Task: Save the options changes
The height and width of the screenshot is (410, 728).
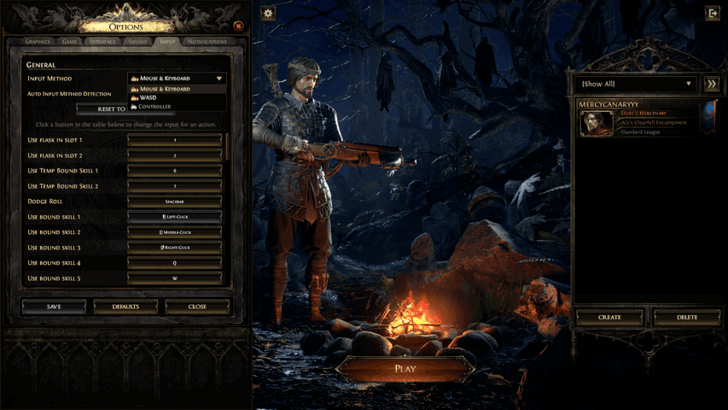Action: tap(53, 307)
